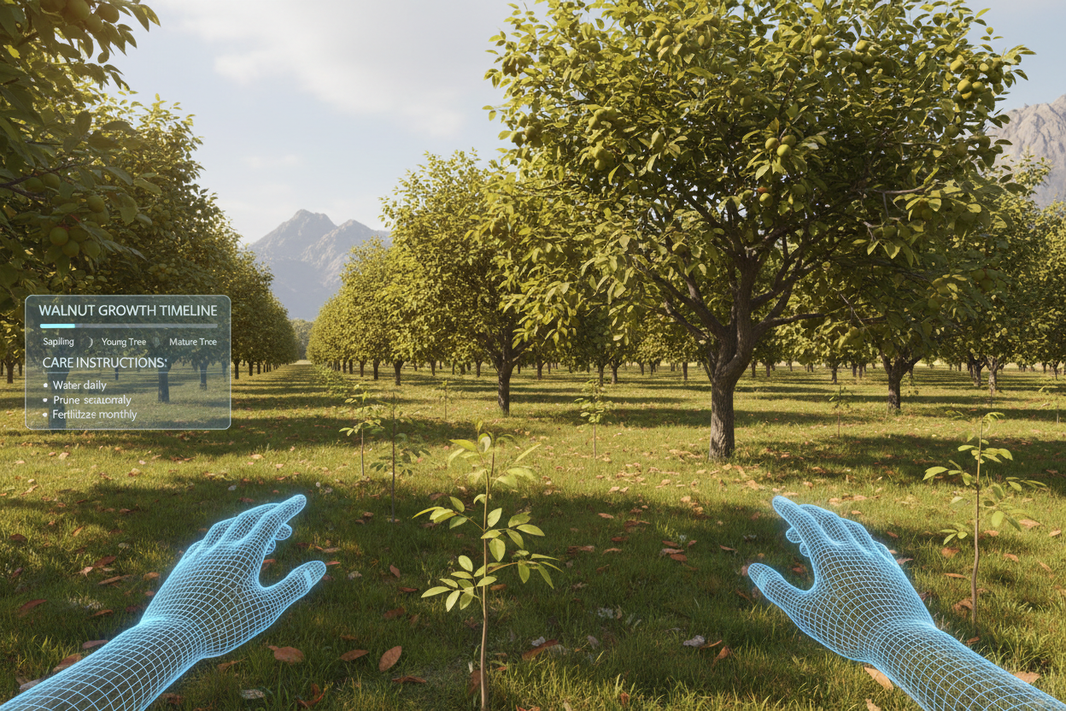Choose the Mature Tree stage
1066x711 pixels.
click(x=192, y=342)
